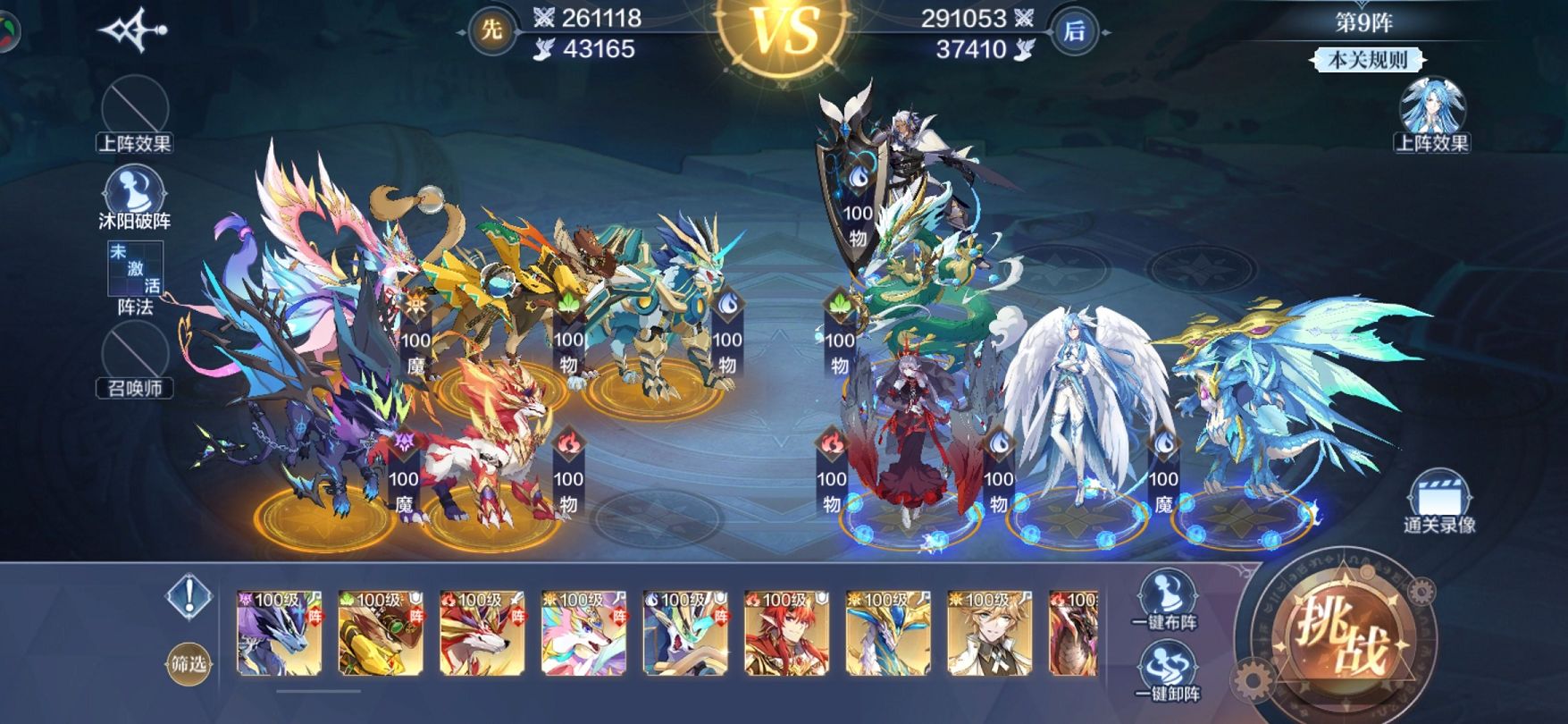
Task: Open the 第9阵 formation selector
Action: (1363, 22)
